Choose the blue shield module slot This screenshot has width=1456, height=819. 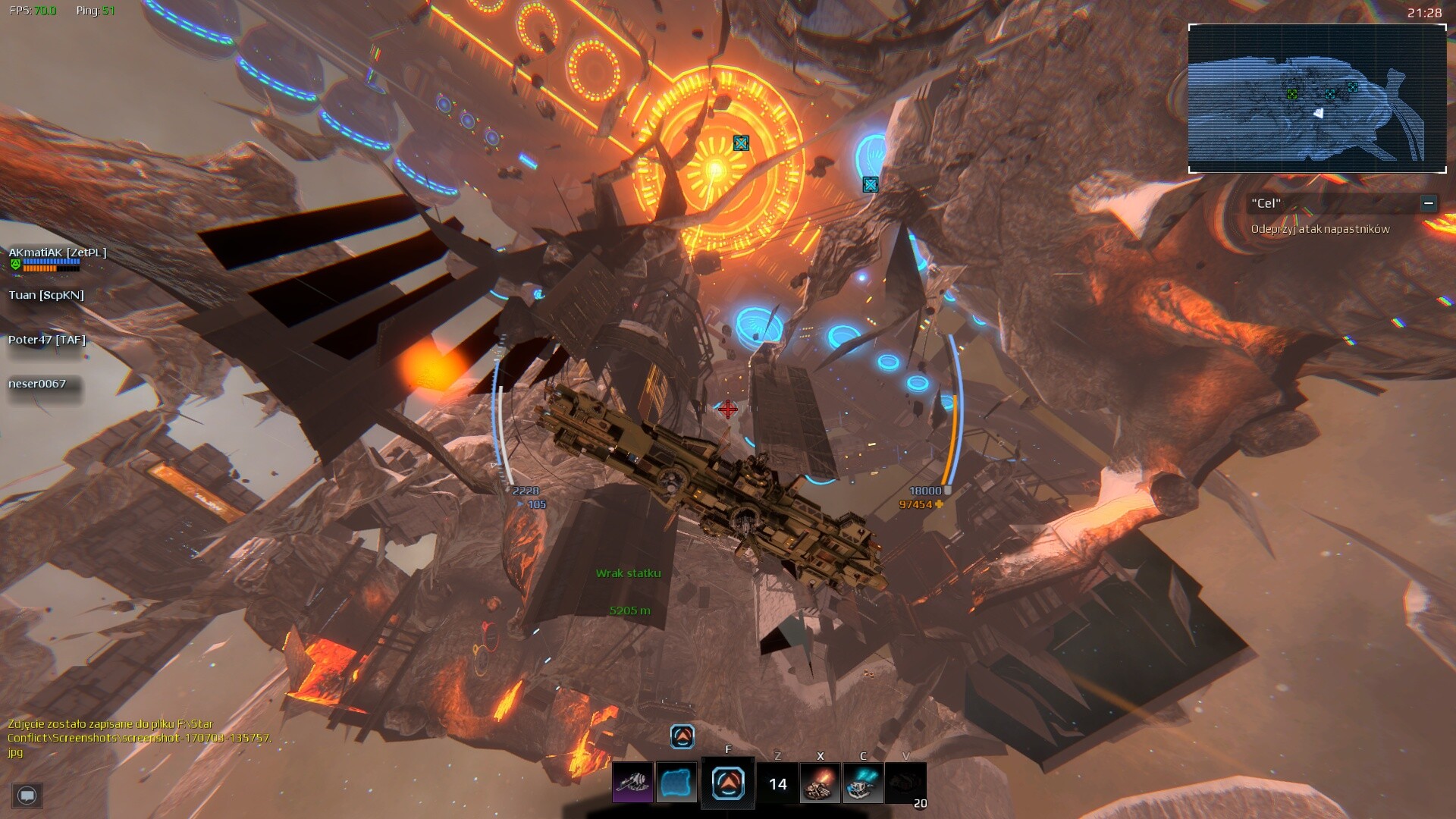tap(676, 783)
